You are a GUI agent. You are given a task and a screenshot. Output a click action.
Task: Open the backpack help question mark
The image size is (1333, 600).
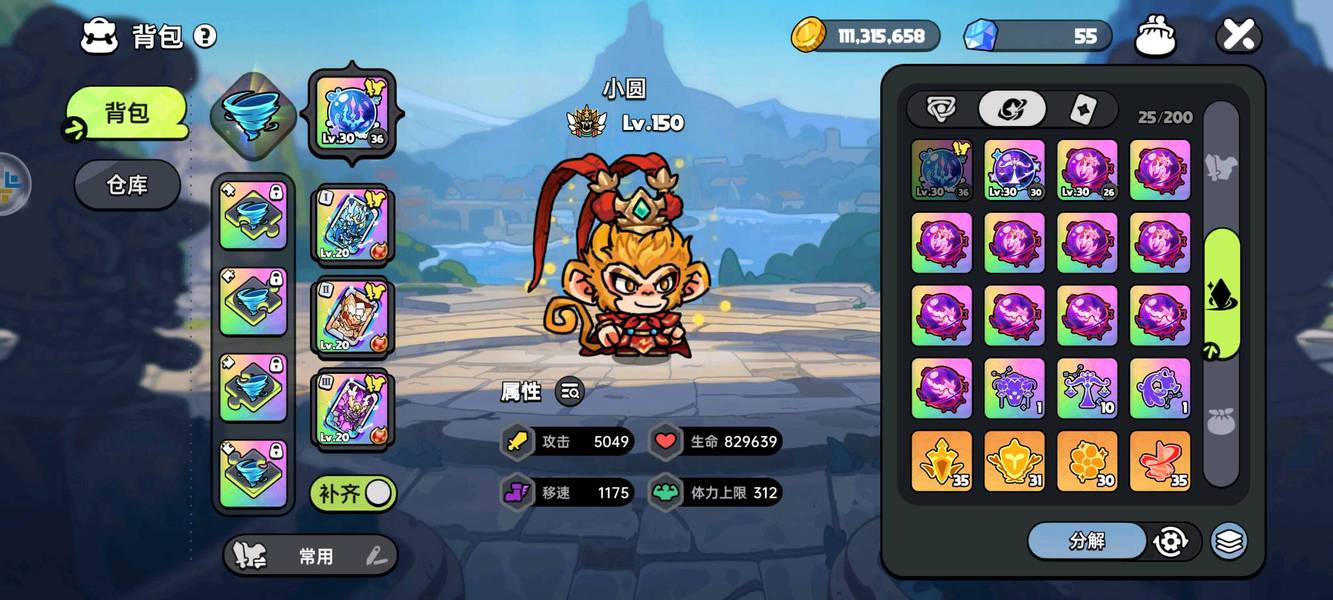[x=205, y=37]
